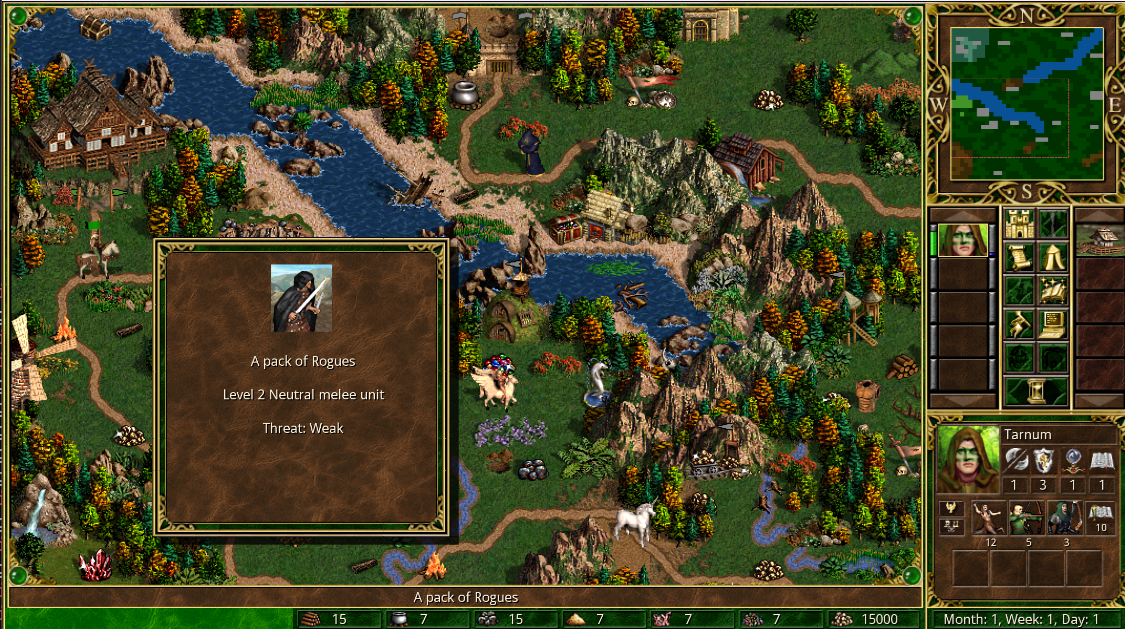
Task: Open Tarnum's large portrait in the info panel
Action: (967, 458)
